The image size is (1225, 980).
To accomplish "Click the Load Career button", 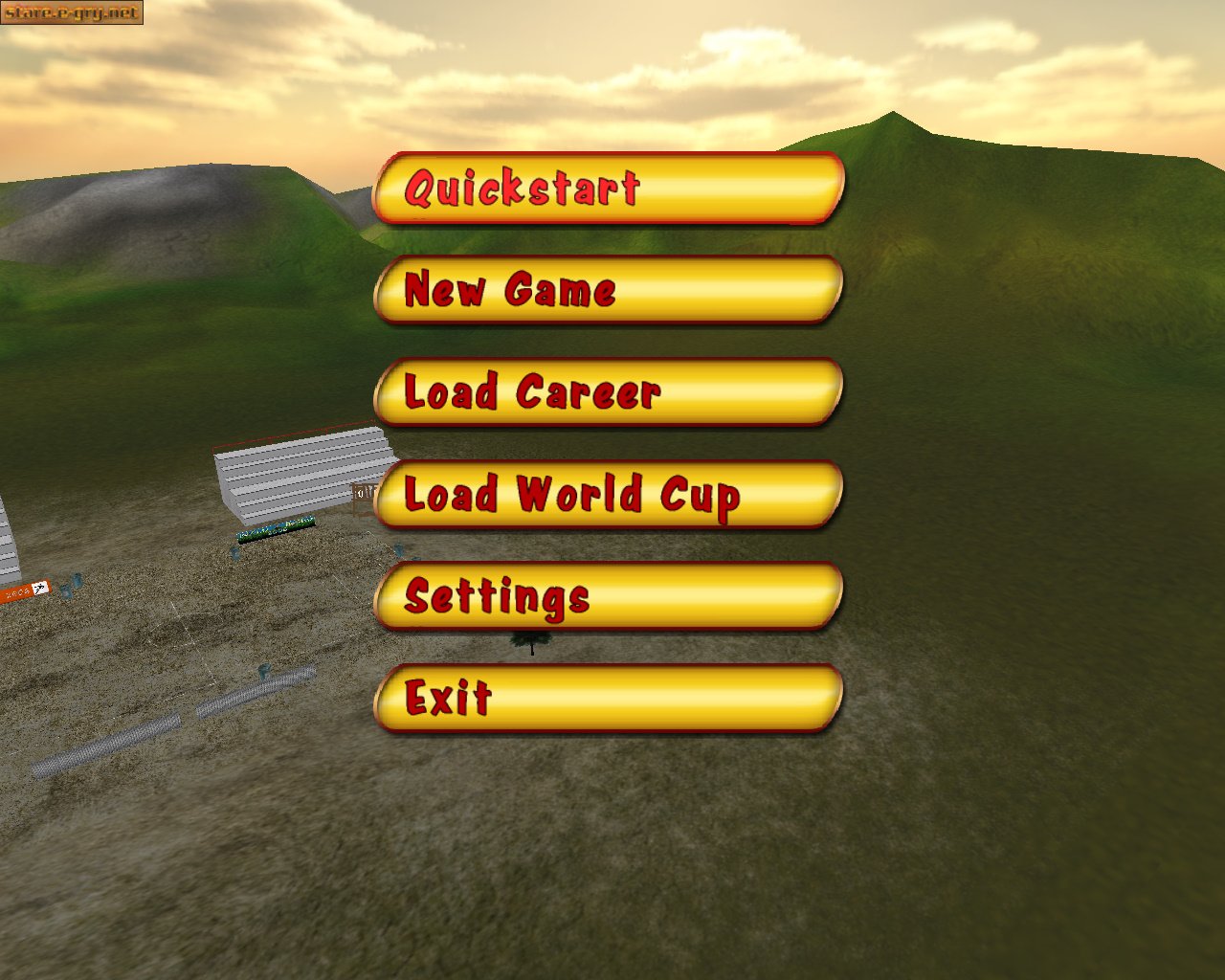I will click(x=610, y=393).
